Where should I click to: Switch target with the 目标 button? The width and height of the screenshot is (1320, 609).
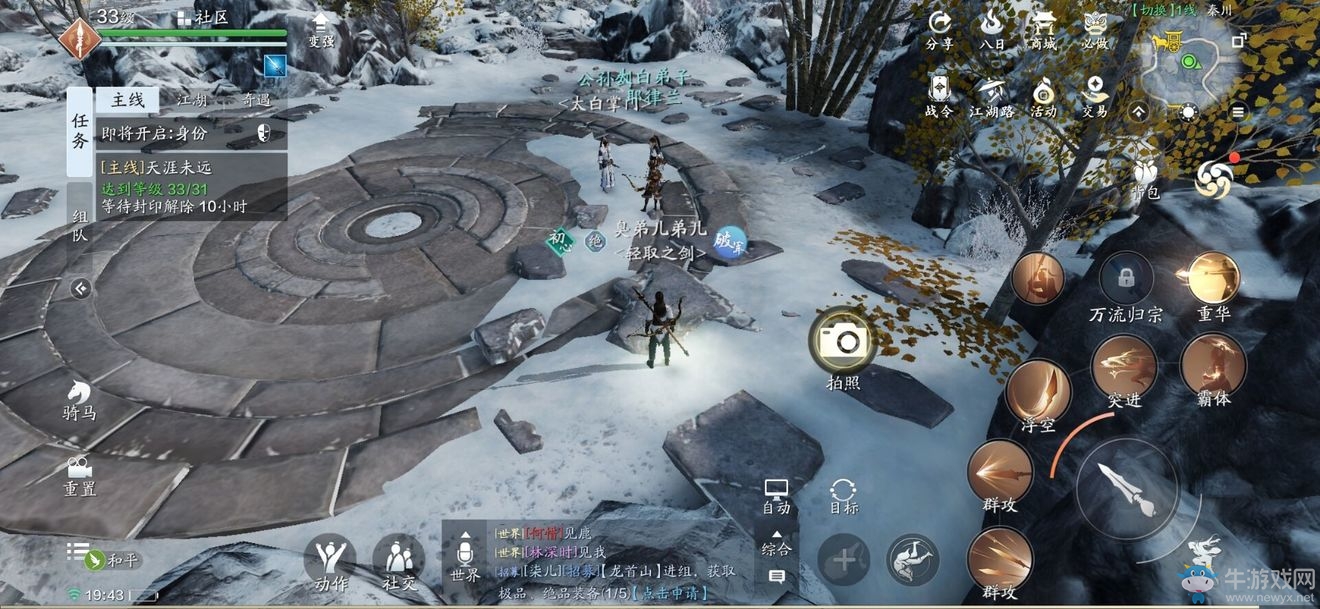click(843, 495)
